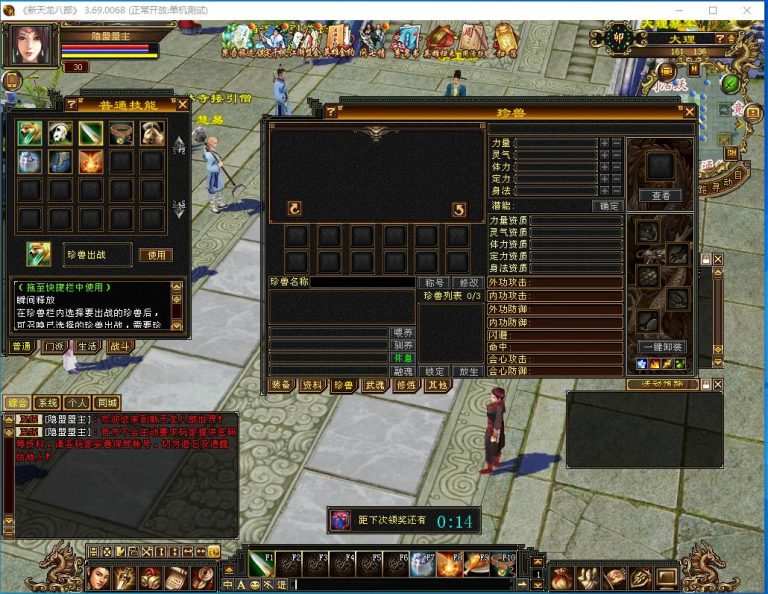Screen dimensions: 768x594
Task: Open the 修炼 cultivation tab
Action: click(405, 385)
